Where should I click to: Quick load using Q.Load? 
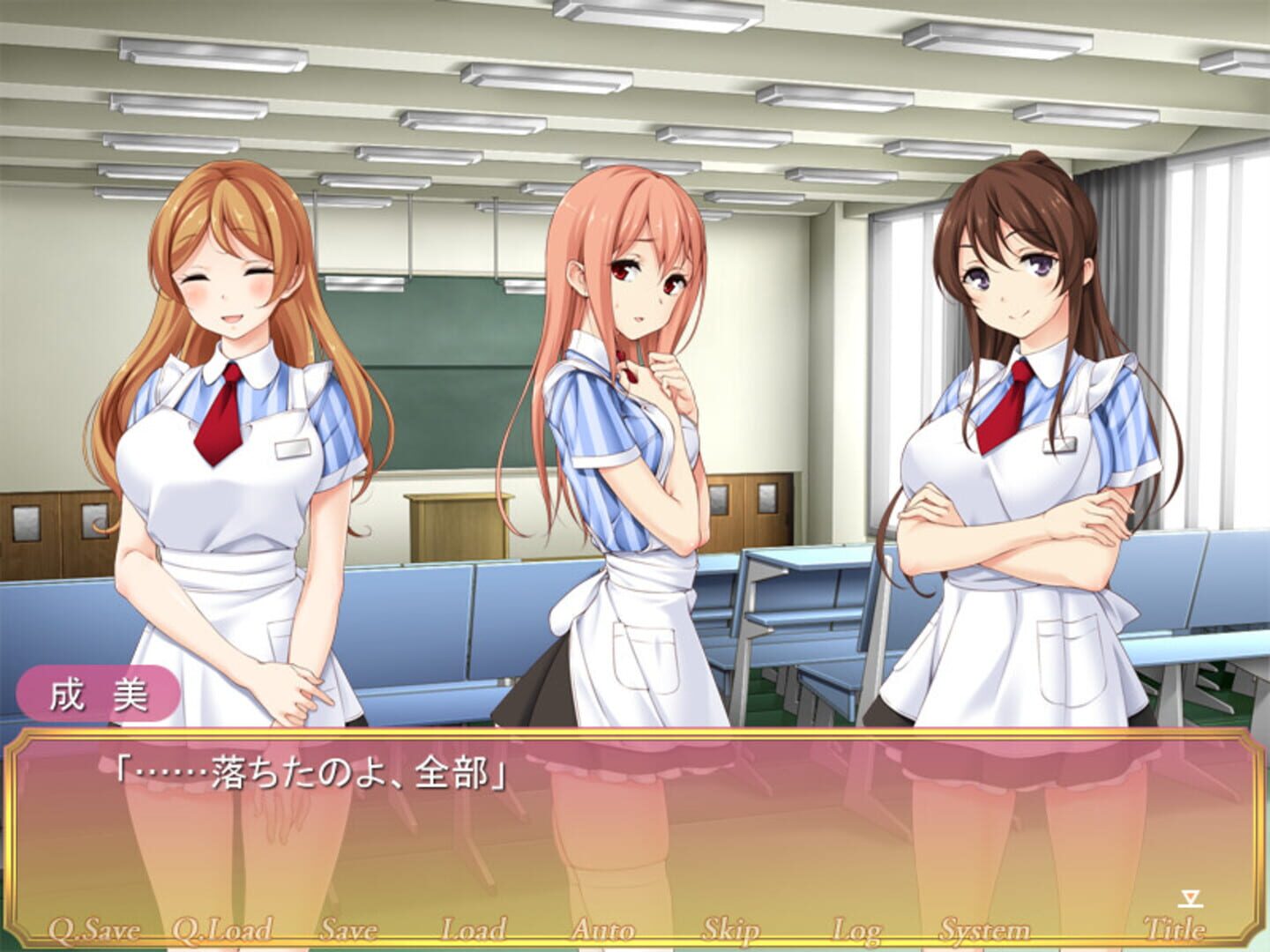pos(220,927)
